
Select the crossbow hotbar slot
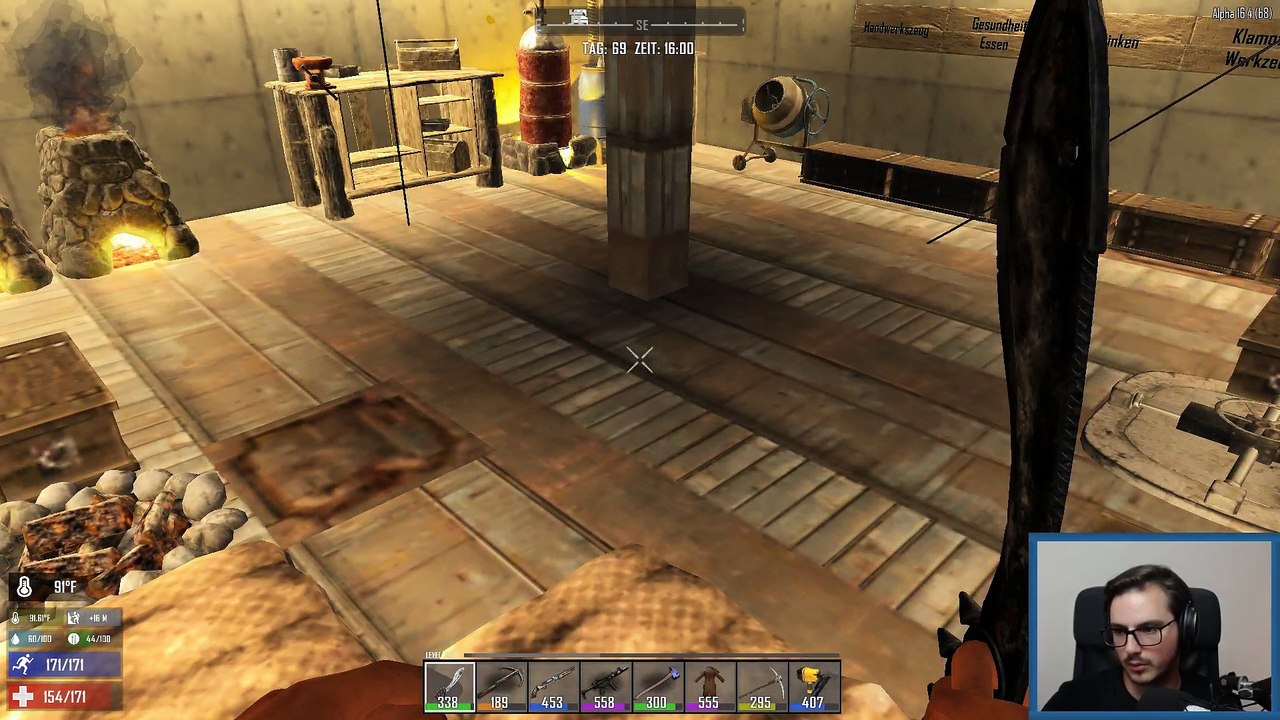(x=500, y=687)
